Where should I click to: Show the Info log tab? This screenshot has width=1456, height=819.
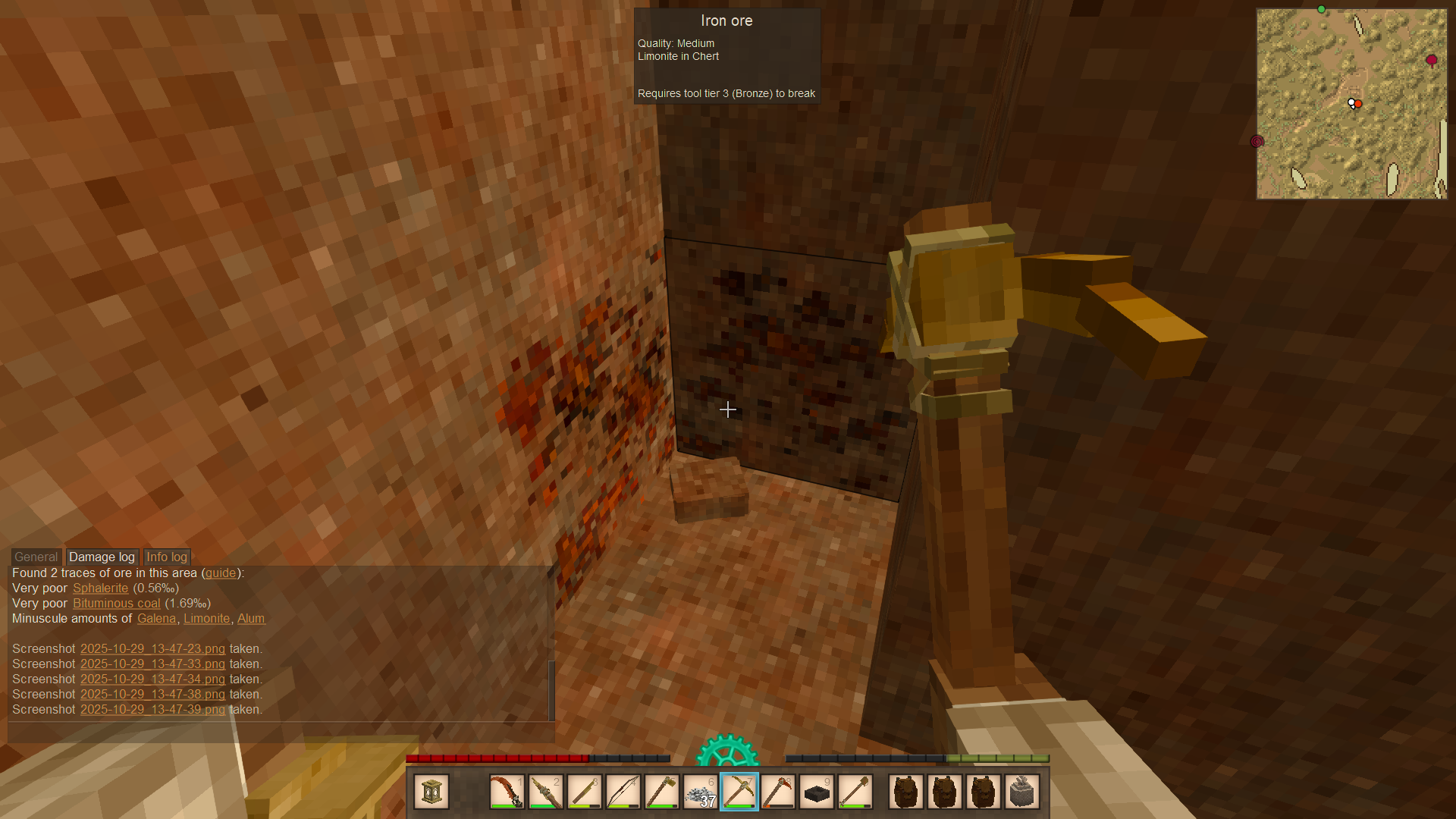click(x=166, y=557)
